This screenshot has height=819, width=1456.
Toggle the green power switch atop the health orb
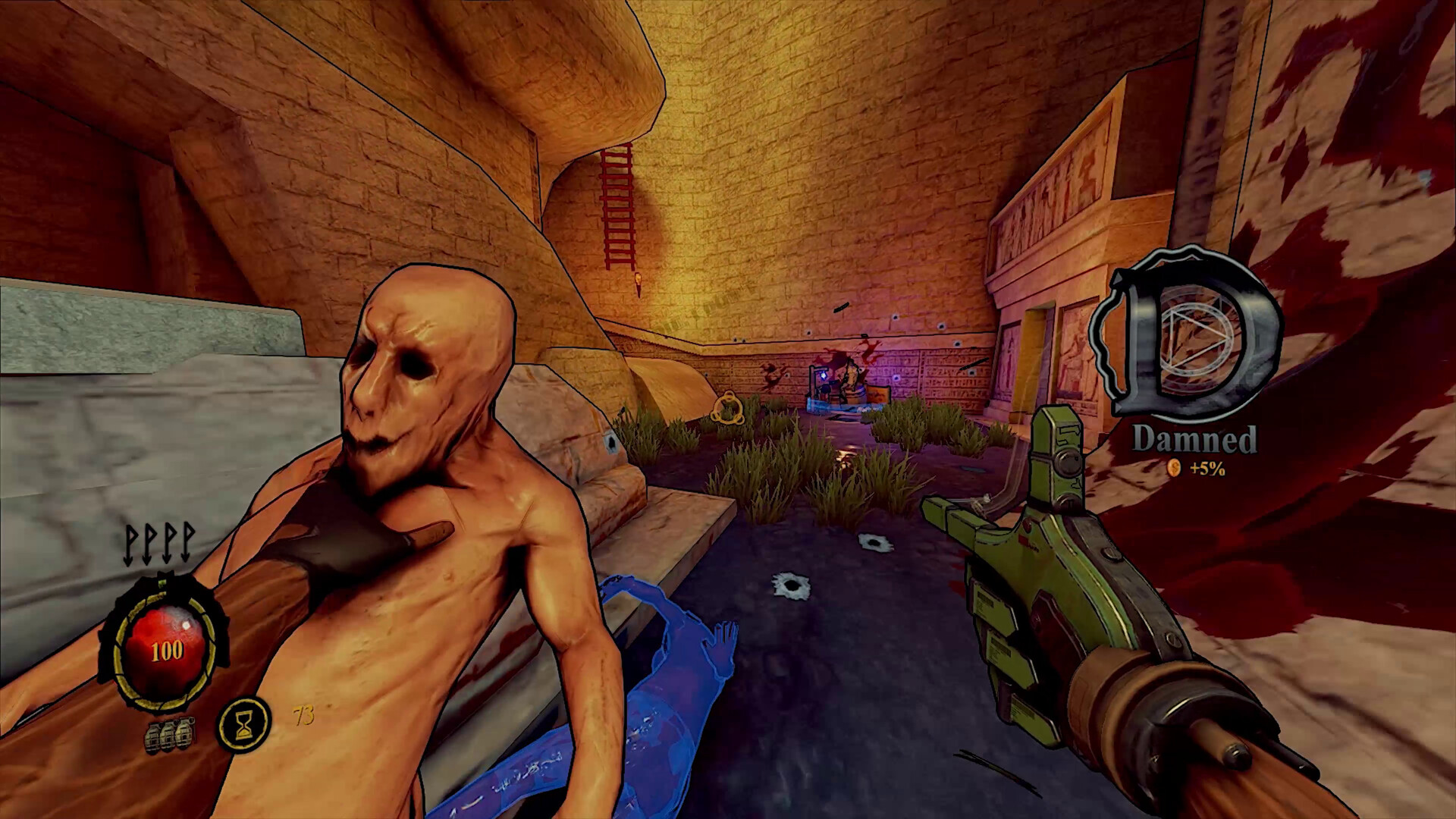162,584
